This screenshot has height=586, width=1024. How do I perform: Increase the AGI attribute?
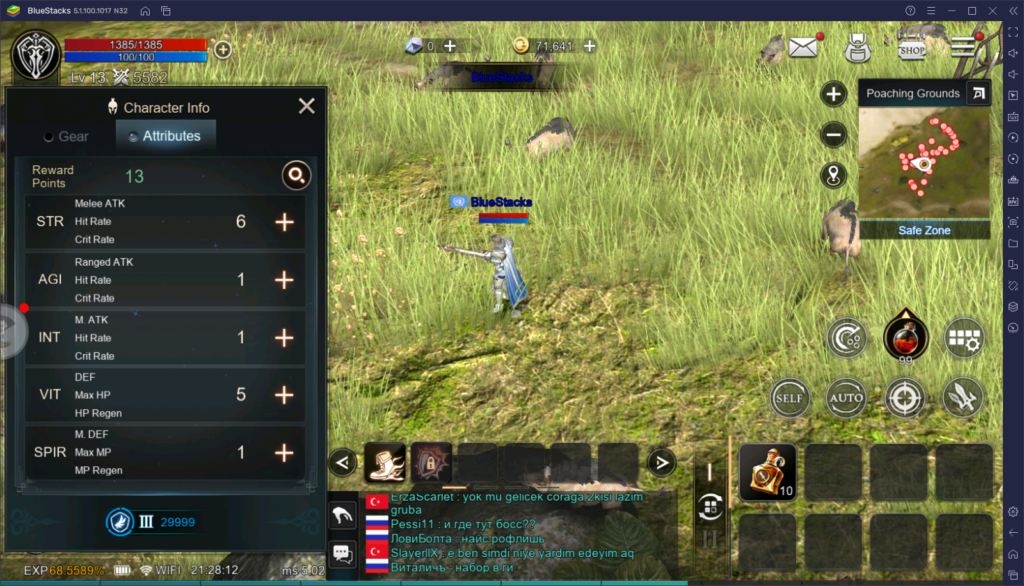[285, 280]
